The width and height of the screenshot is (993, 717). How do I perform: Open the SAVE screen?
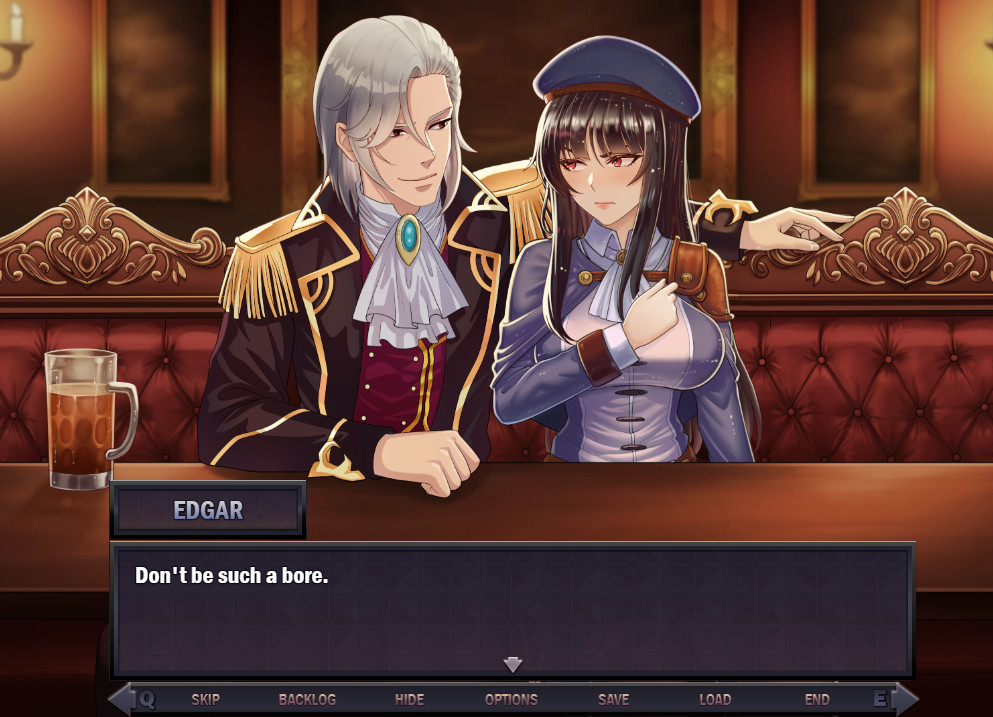point(613,699)
